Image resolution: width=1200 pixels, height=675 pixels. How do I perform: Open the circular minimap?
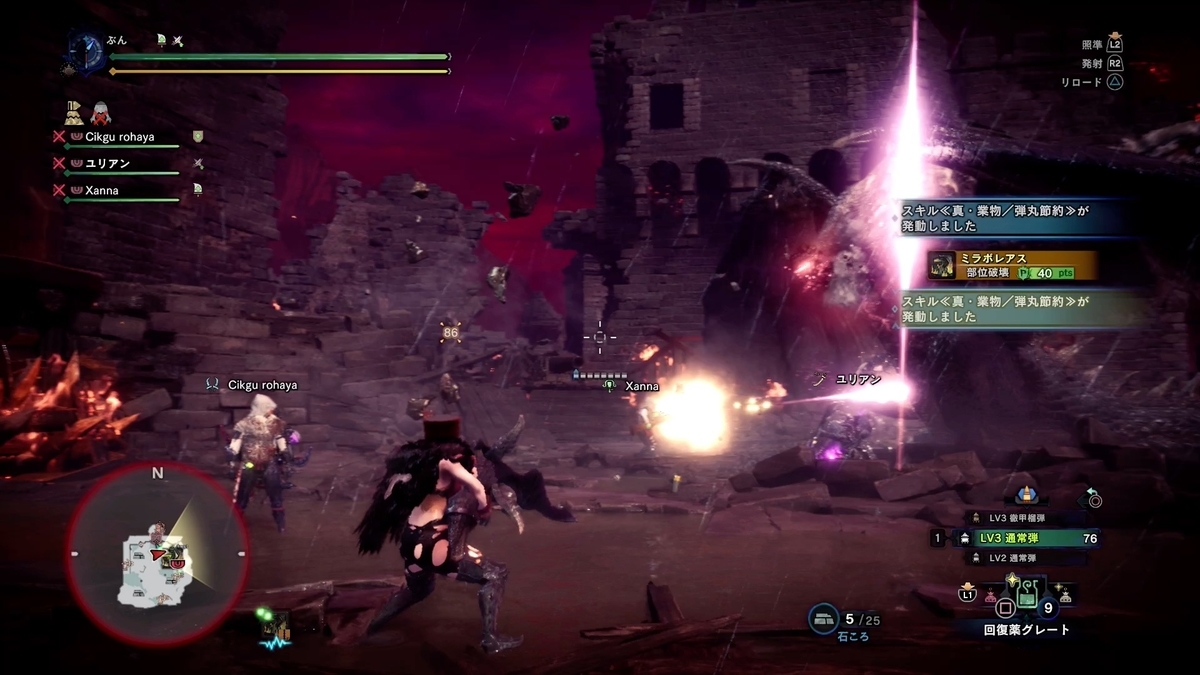(x=157, y=553)
